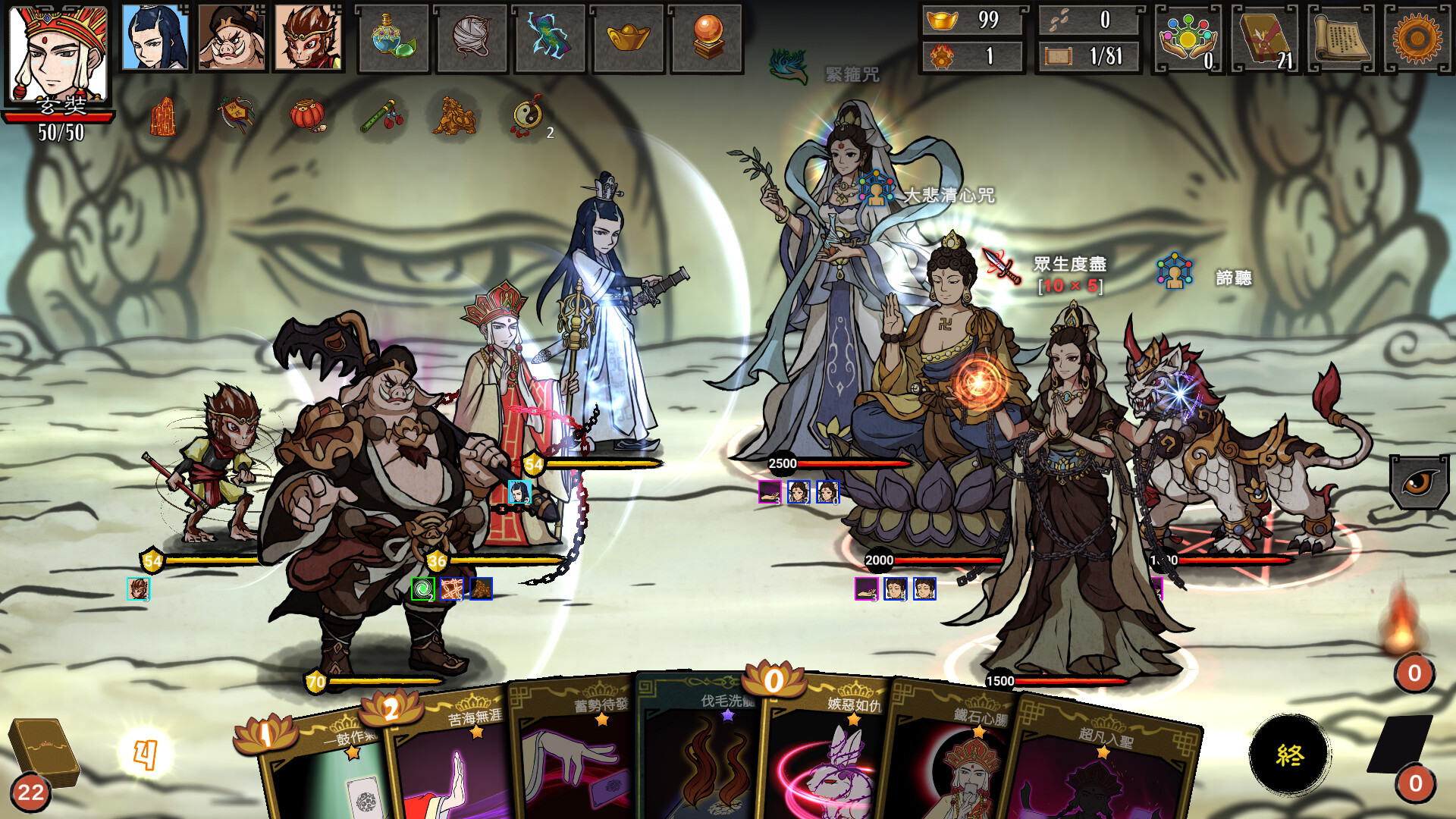1456x819 pixels.
Task: Inspect the yin-yang charm relic
Action: tap(528, 116)
